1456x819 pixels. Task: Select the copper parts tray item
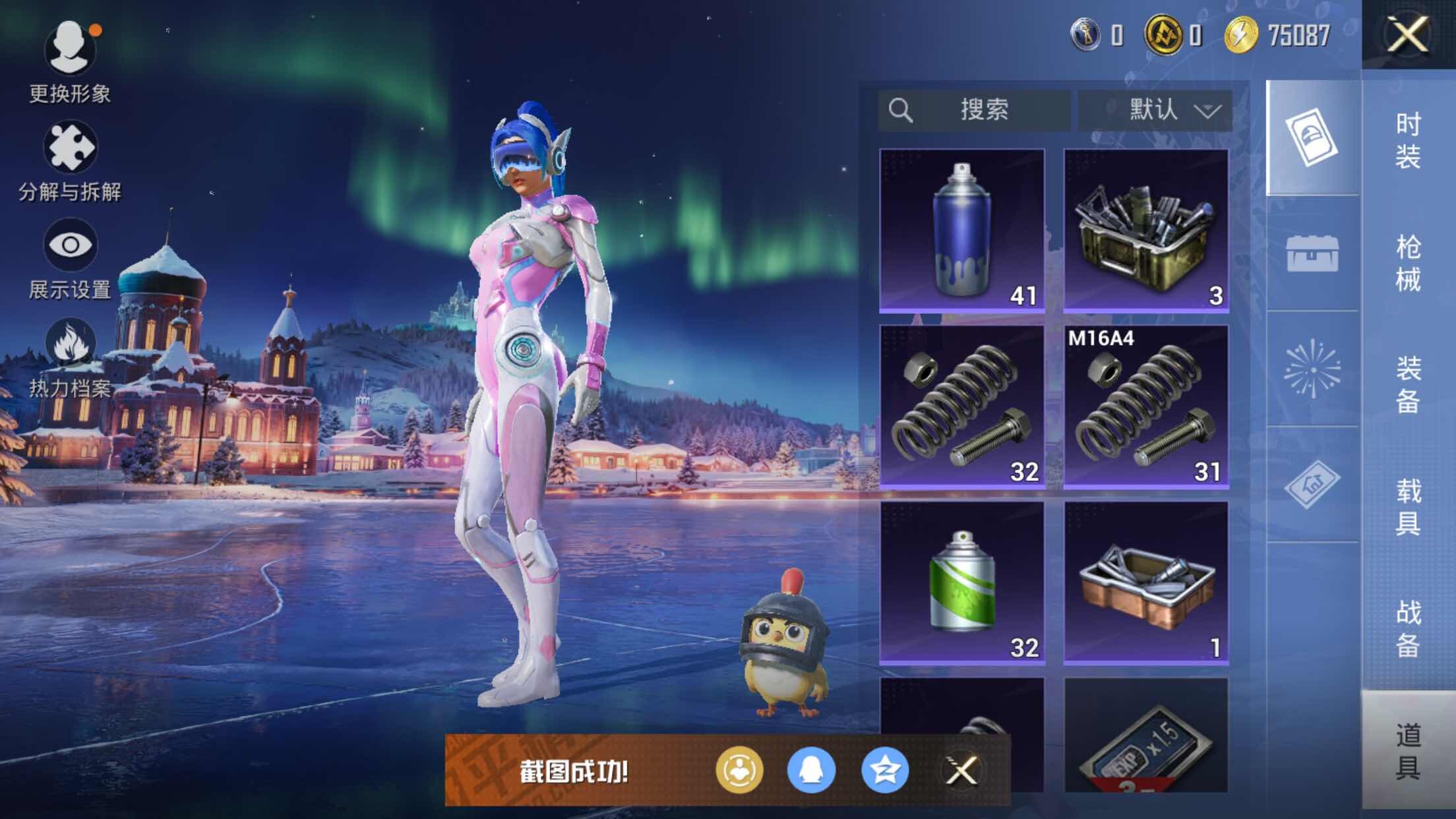click(x=1146, y=583)
